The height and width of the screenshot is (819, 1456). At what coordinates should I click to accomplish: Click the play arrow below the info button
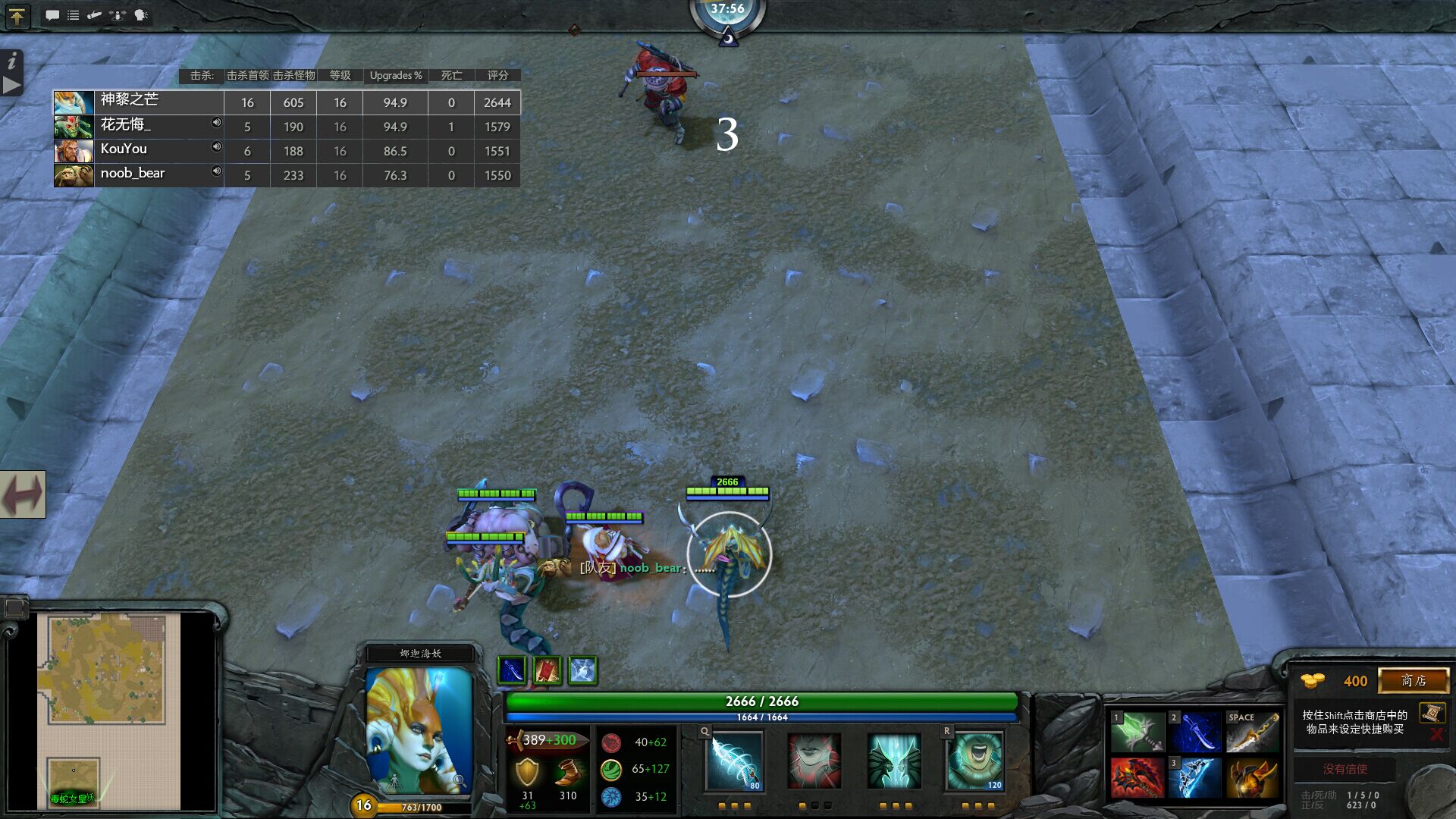11,86
